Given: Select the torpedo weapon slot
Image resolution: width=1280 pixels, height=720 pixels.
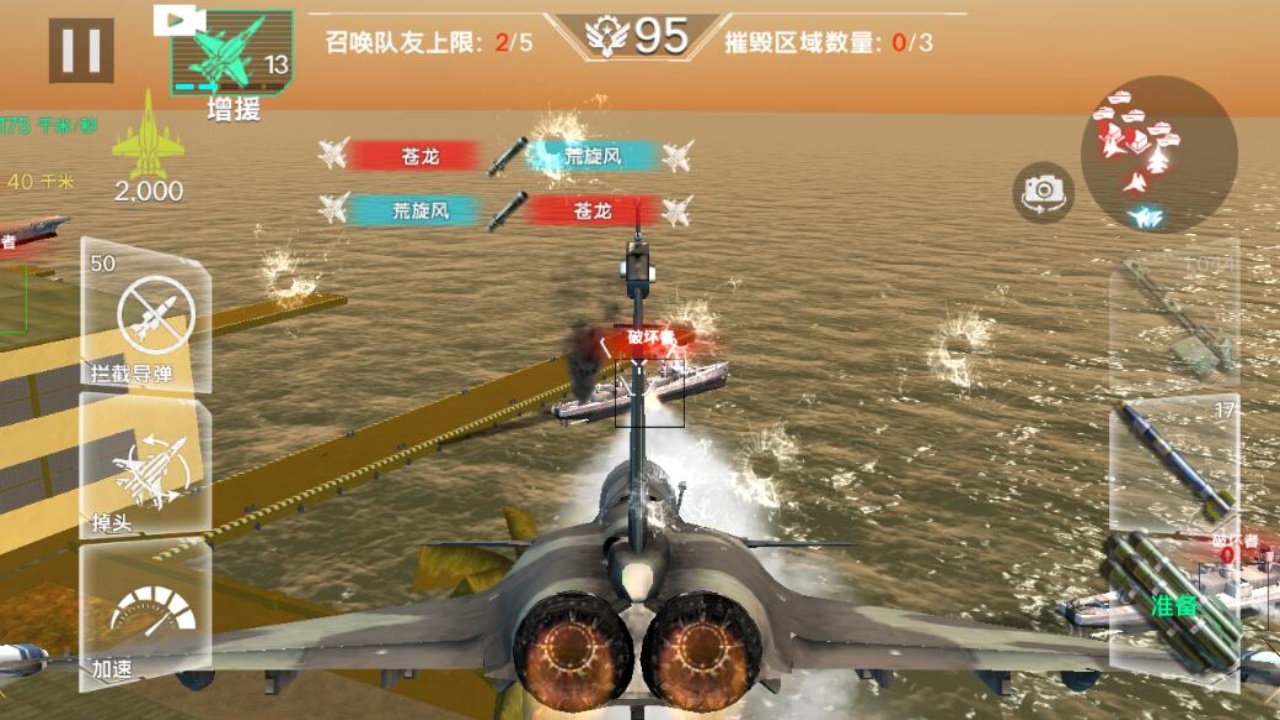Looking at the screenshot, I should [x=1180, y=320].
